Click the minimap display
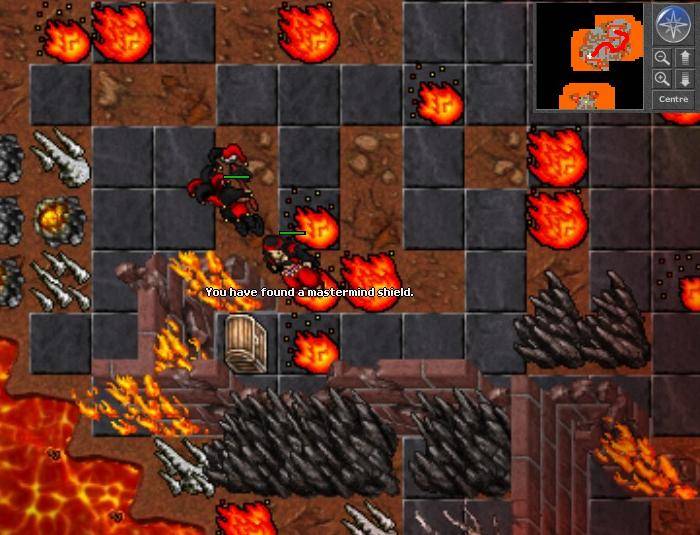The height and width of the screenshot is (535, 700). [x=589, y=56]
